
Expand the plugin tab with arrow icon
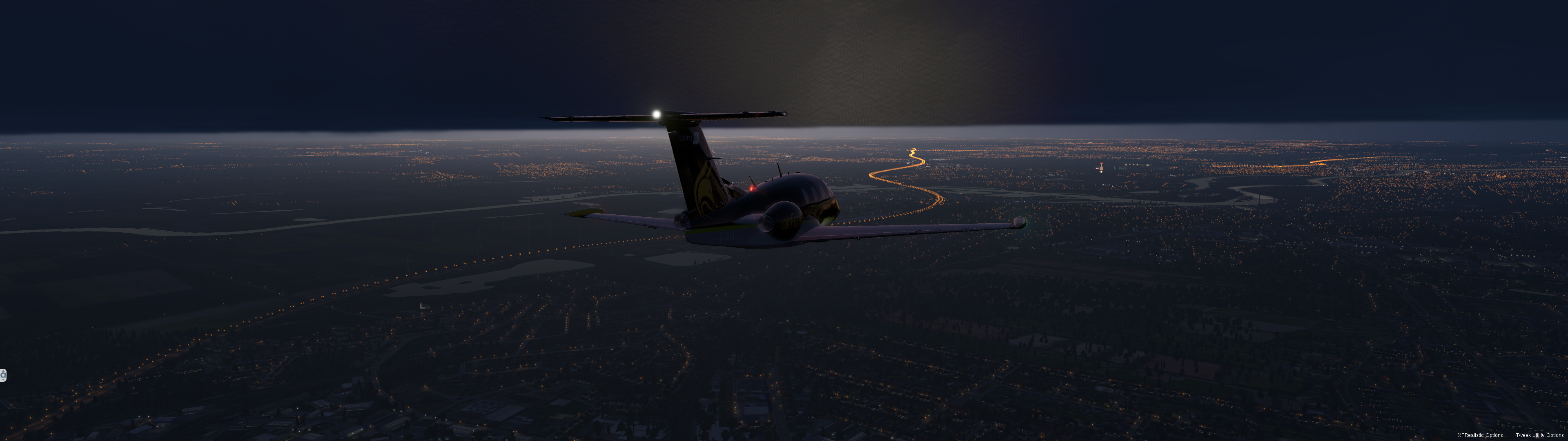click(2, 375)
